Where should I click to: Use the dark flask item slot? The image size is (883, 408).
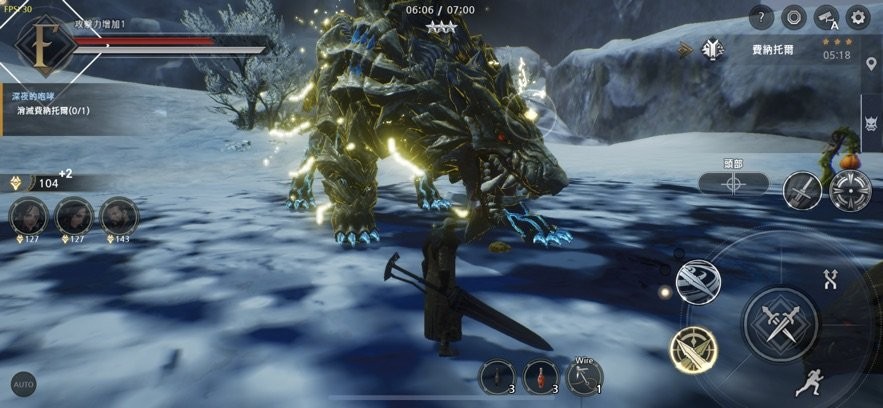click(497, 377)
